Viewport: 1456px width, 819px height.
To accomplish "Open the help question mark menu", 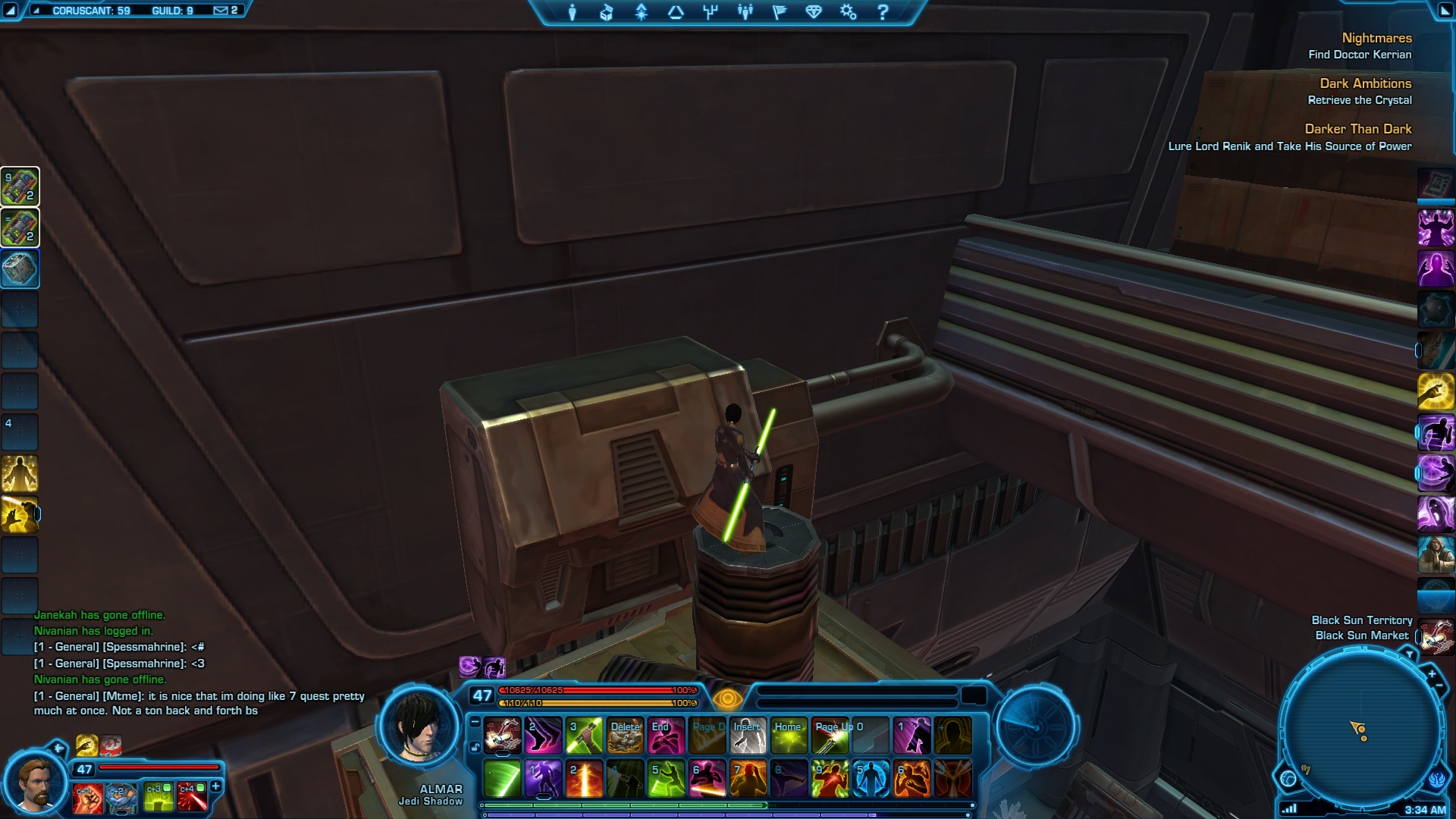I will tap(883, 12).
